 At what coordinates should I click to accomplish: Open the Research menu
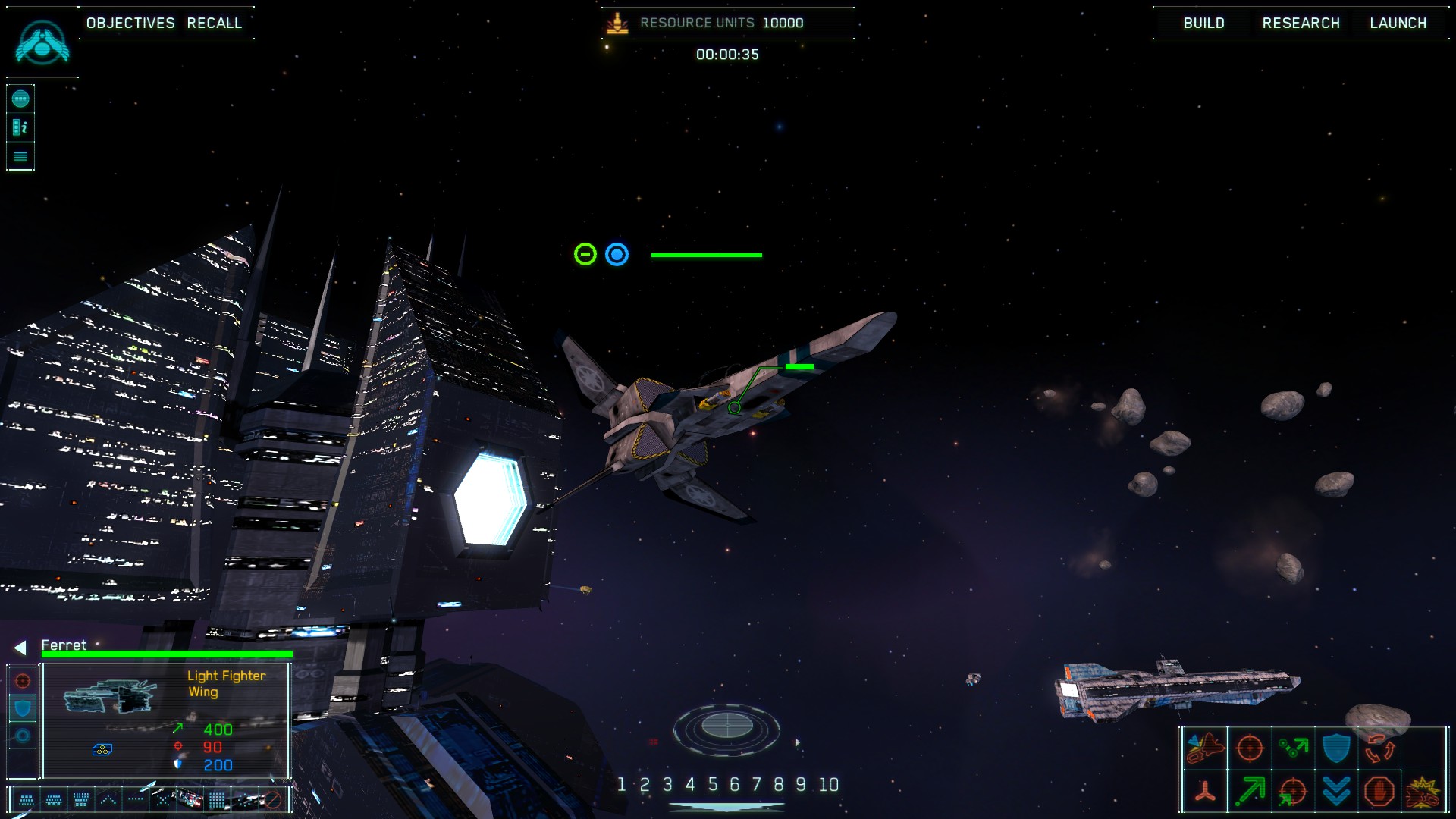[x=1301, y=23]
